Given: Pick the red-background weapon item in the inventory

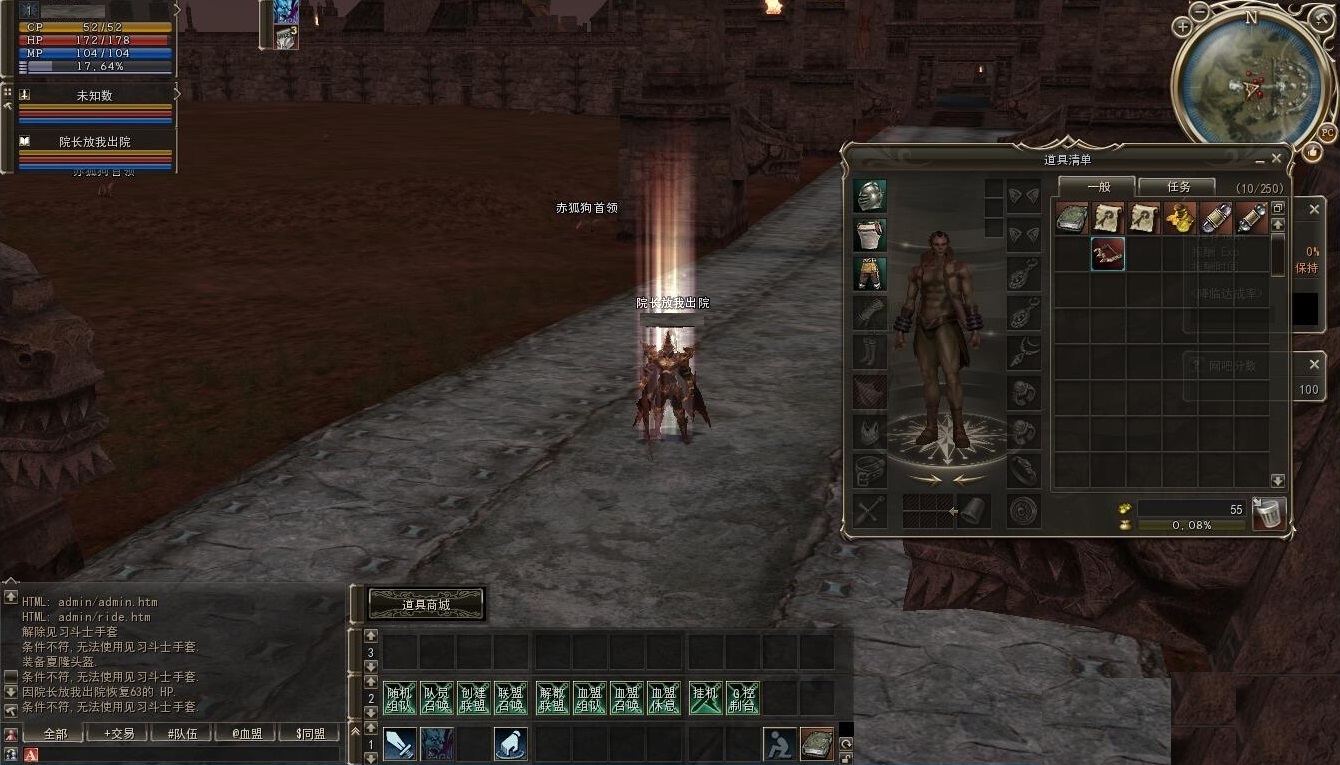Looking at the screenshot, I should pyautogui.click(x=1107, y=254).
